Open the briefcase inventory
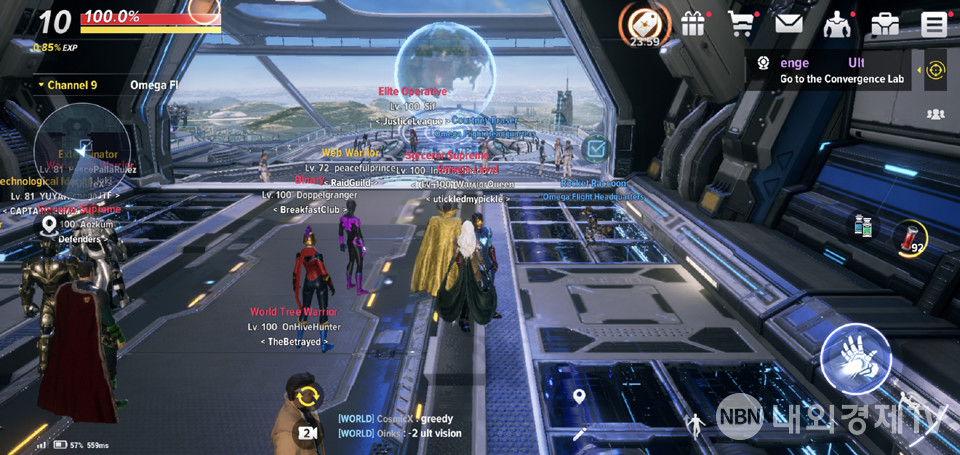Image resolution: width=960 pixels, height=455 pixels. pyautogui.click(x=884, y=24)
